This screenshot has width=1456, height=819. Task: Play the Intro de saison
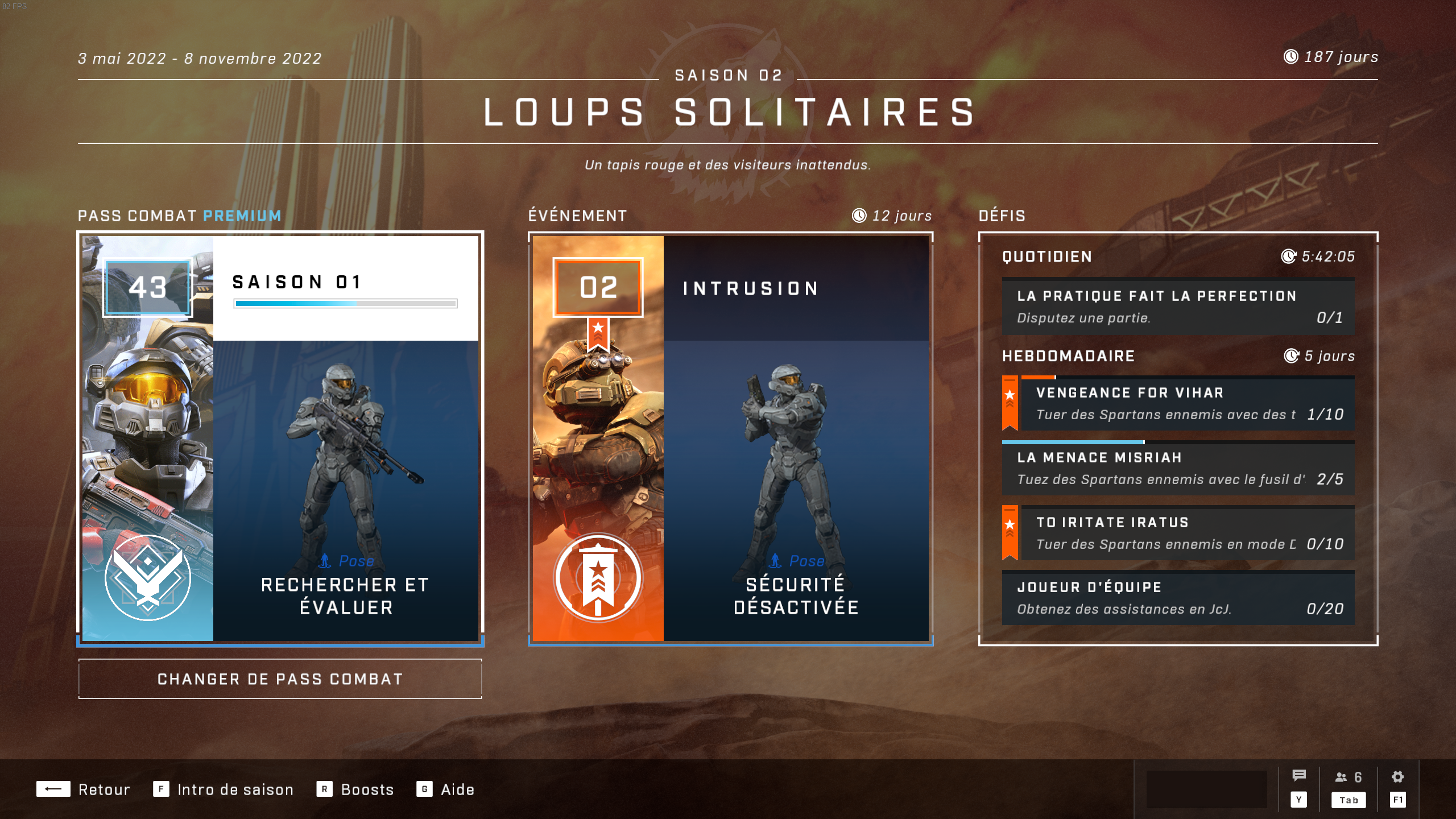click(x=224, y=789)
